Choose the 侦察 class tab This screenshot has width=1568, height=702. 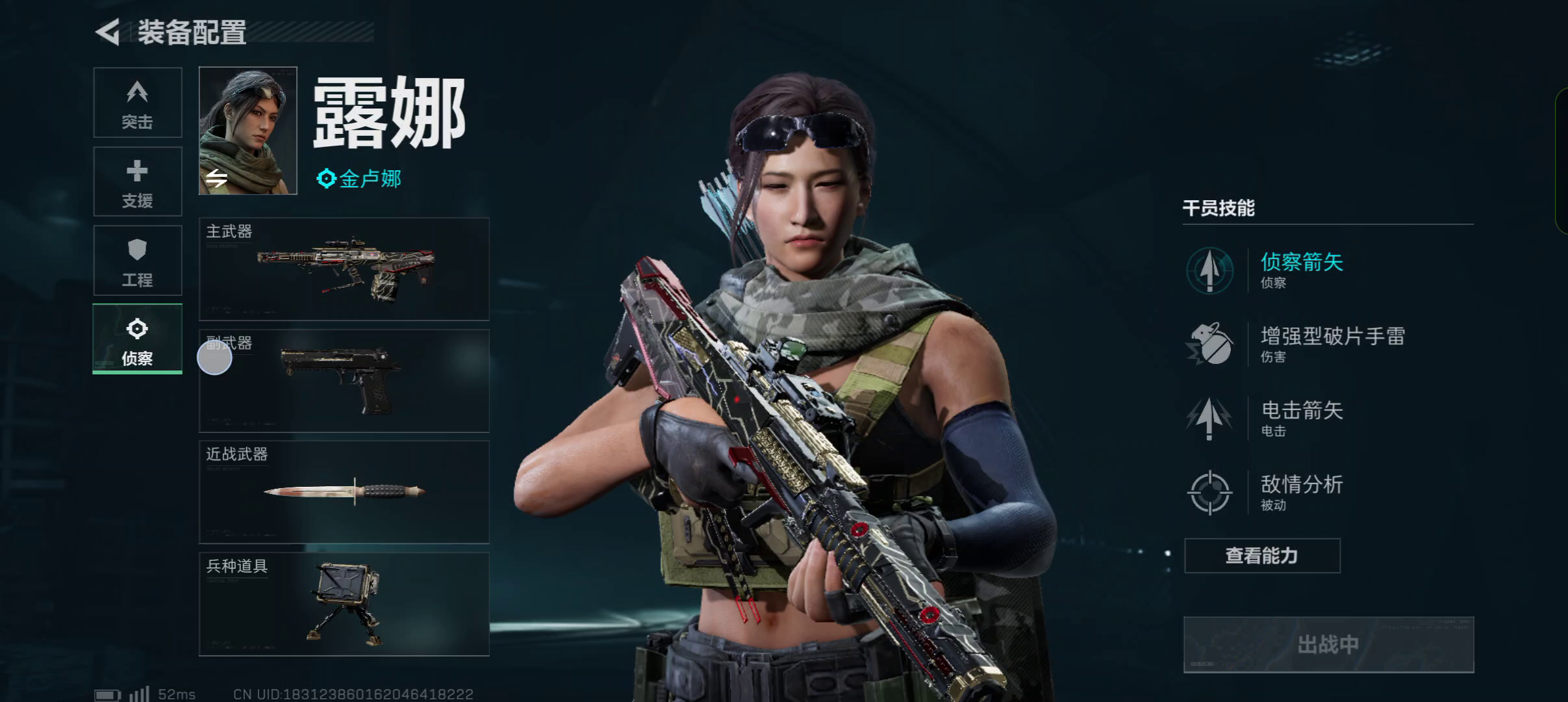pyautogui.click(x=138, y=339)
